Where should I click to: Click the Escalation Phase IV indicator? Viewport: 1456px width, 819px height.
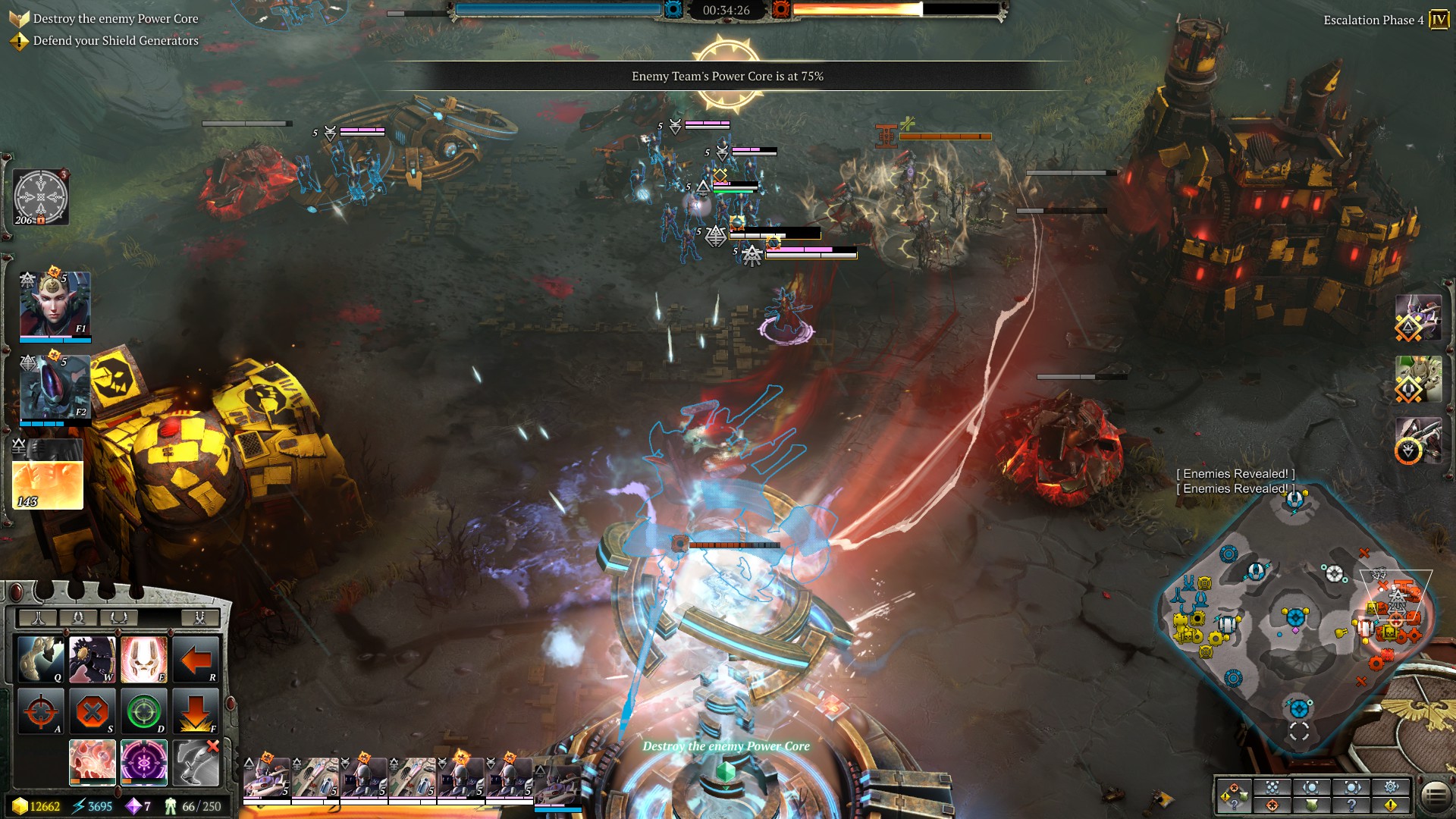(1438, 20)
